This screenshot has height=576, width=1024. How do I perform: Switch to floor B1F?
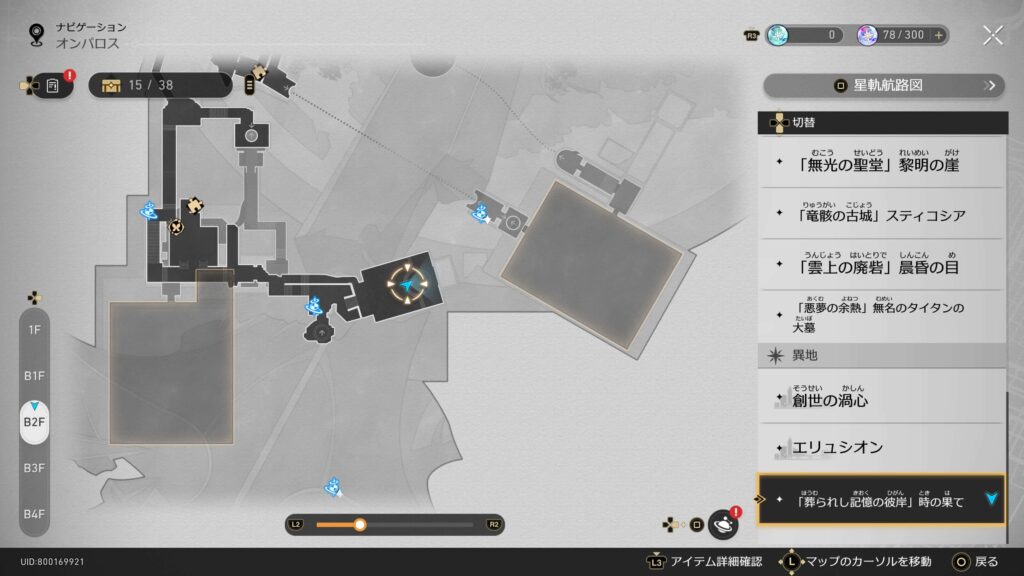34,375
